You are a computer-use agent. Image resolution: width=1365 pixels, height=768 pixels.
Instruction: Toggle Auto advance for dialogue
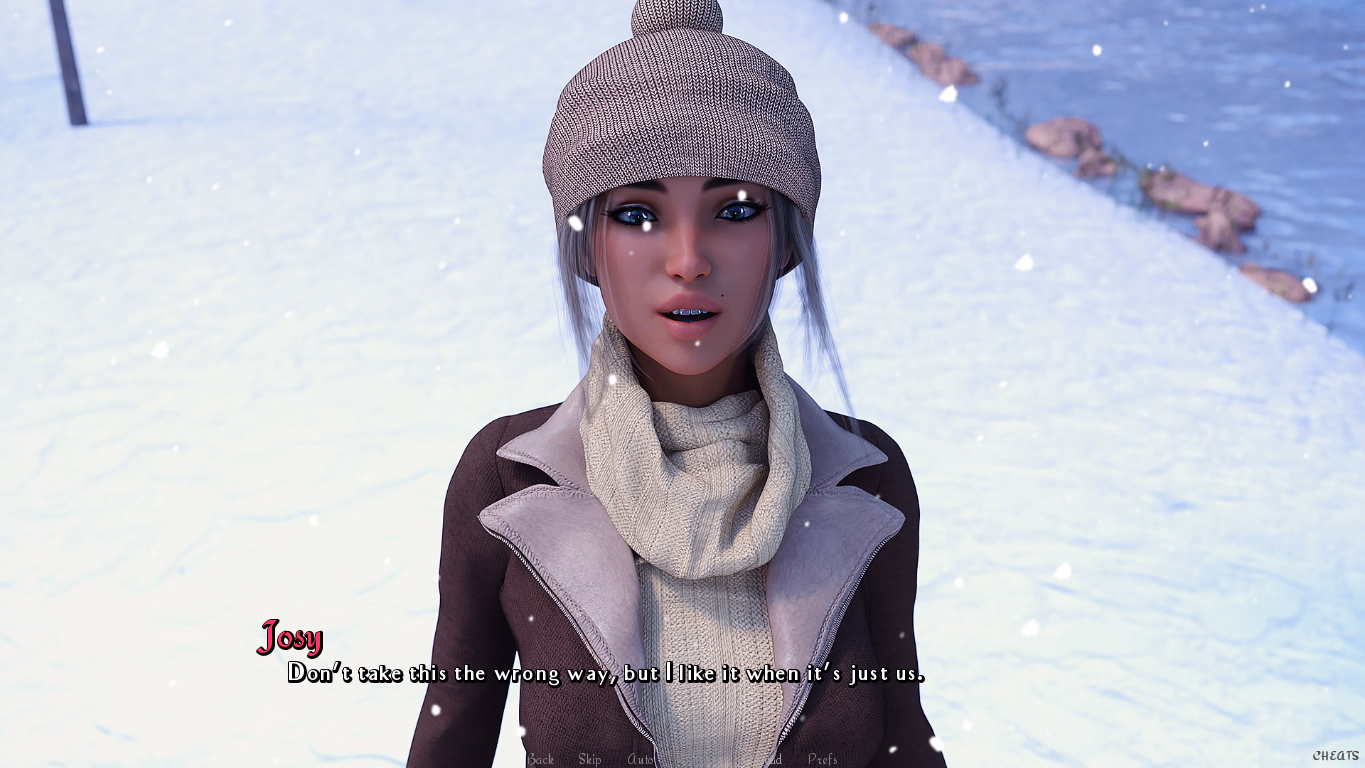[x=640, y=759]
